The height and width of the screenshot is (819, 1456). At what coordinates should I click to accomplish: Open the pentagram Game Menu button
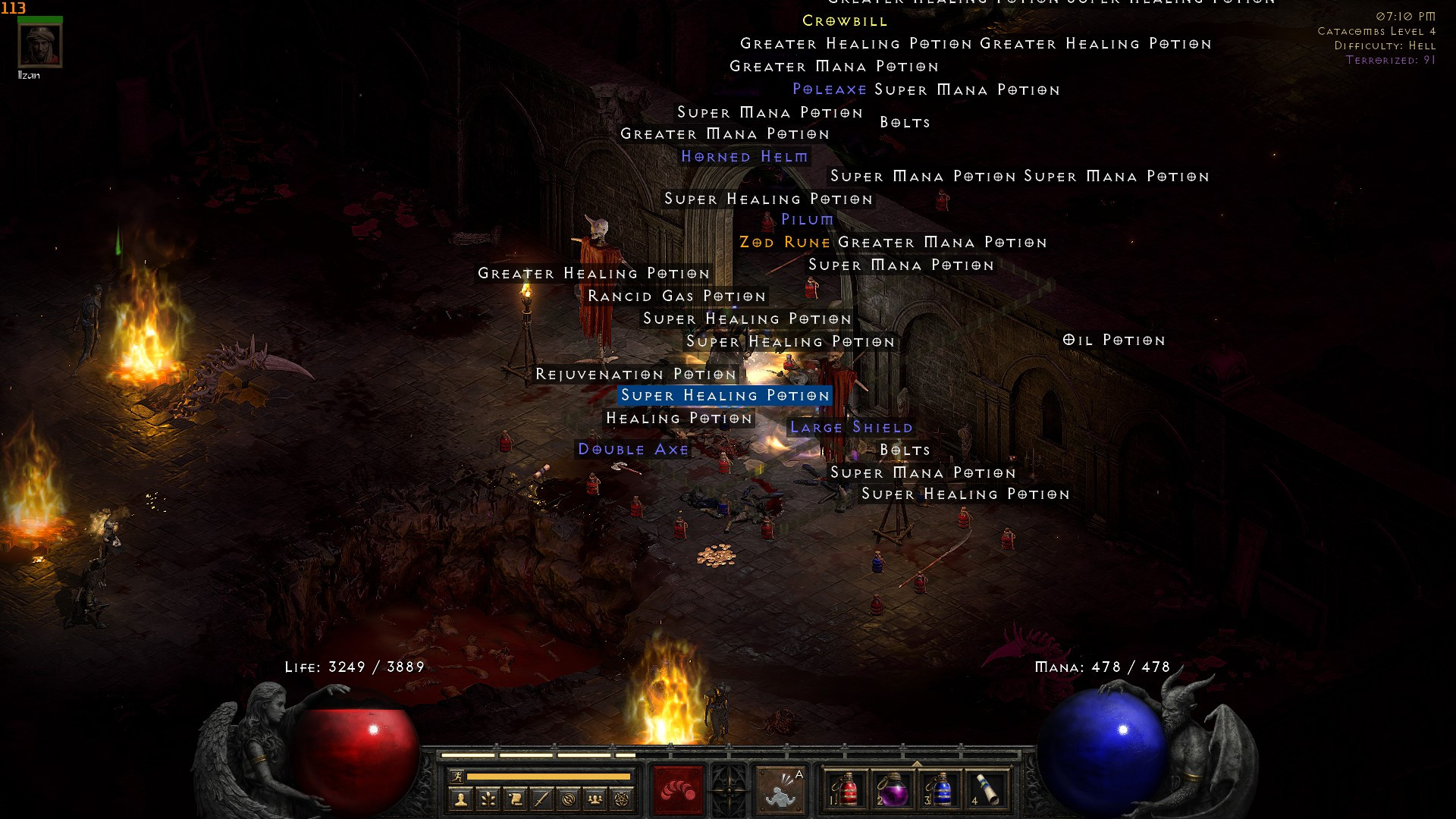623,799
